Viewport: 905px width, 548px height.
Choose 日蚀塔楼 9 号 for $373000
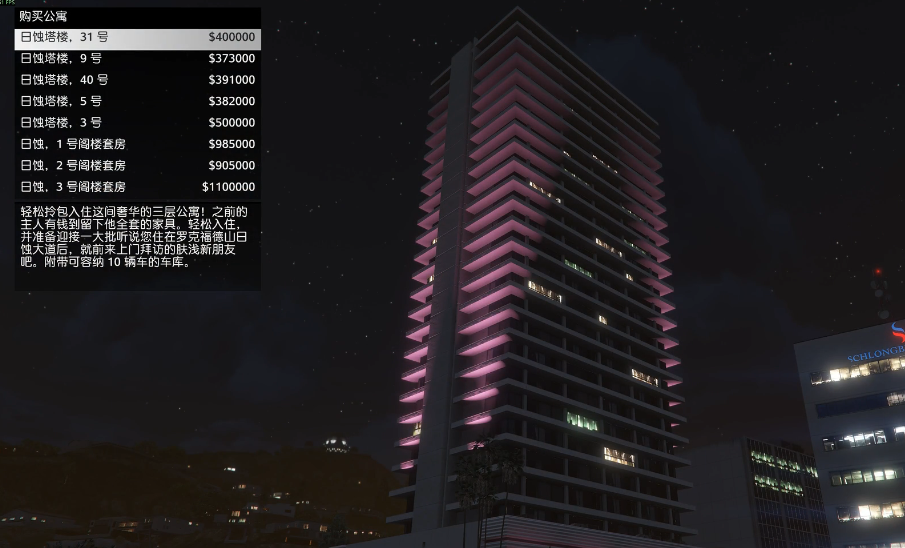pos(137,59)
